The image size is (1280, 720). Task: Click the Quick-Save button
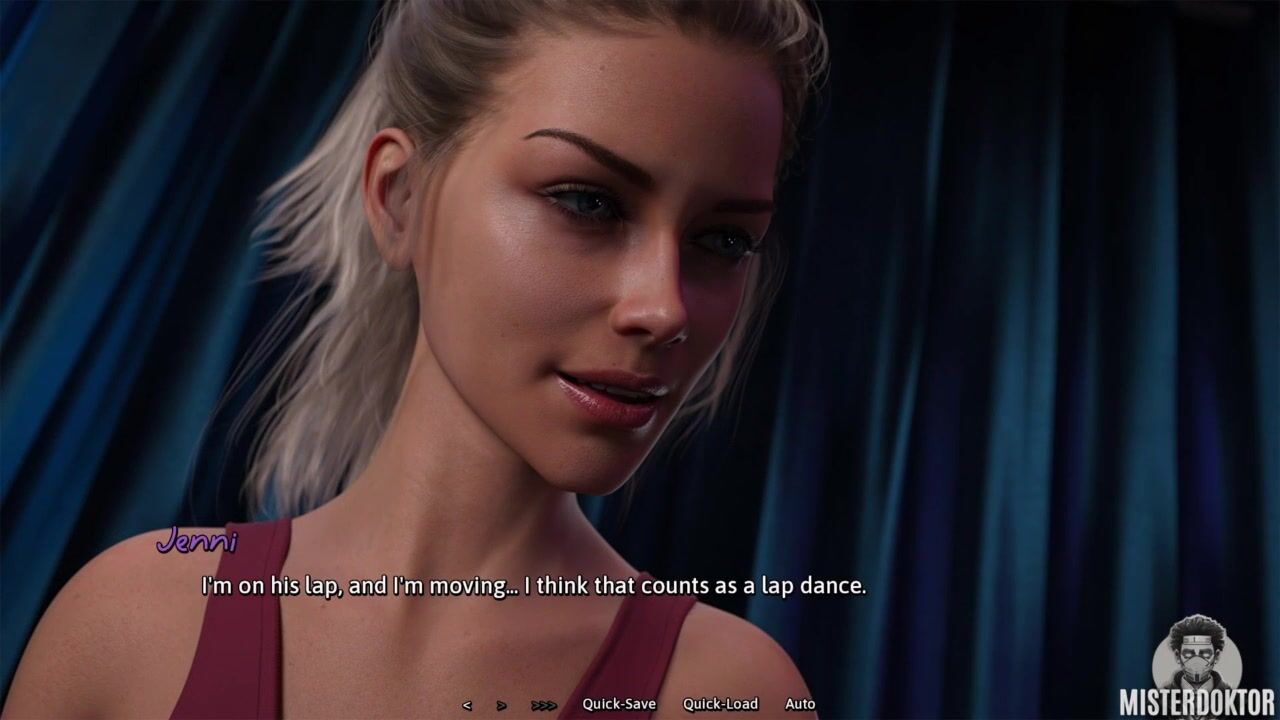click(x=619, y=704)
